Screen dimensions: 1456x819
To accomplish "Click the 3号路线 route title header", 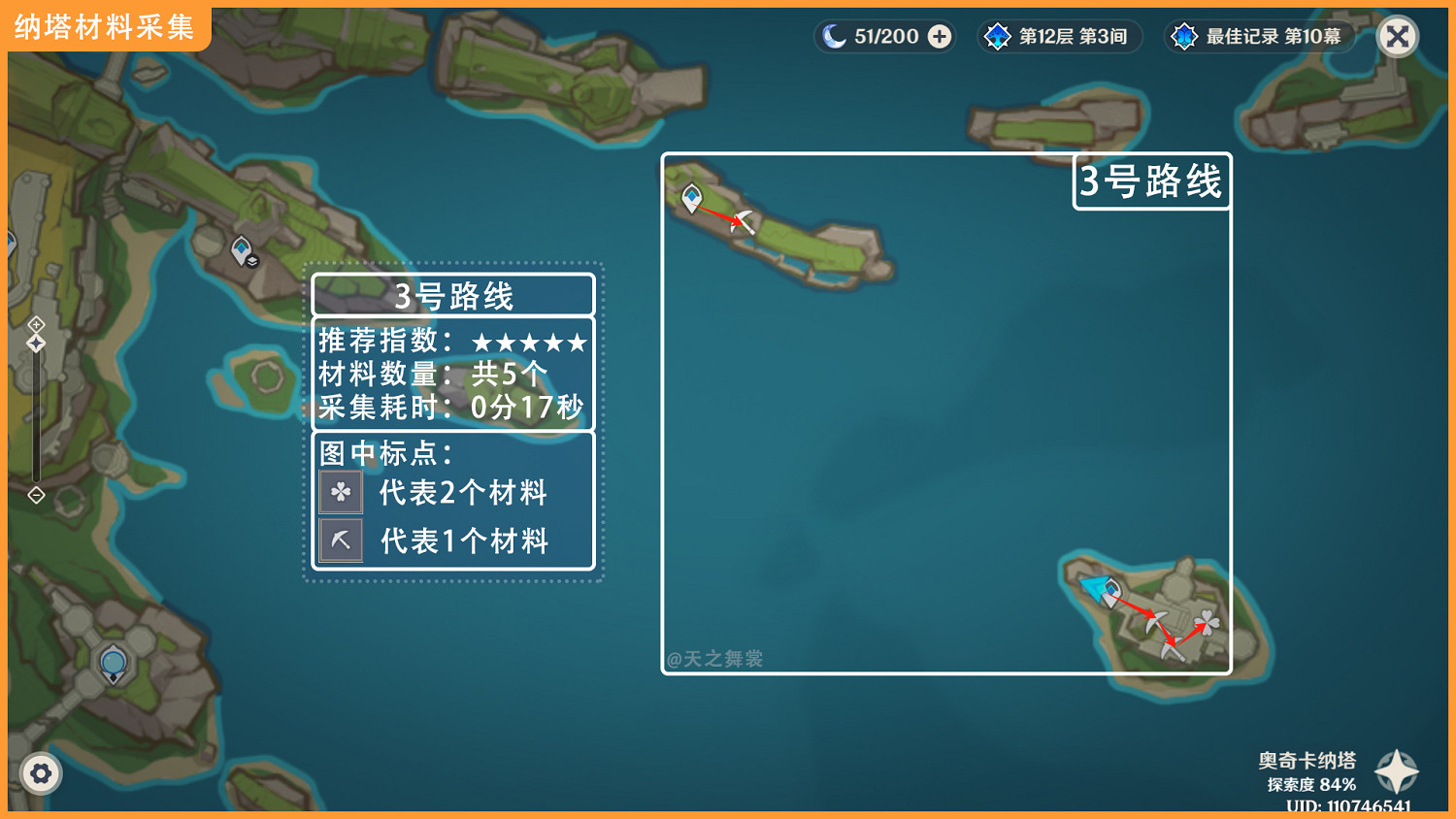I will pyautogui.click(x=452, y=295).
